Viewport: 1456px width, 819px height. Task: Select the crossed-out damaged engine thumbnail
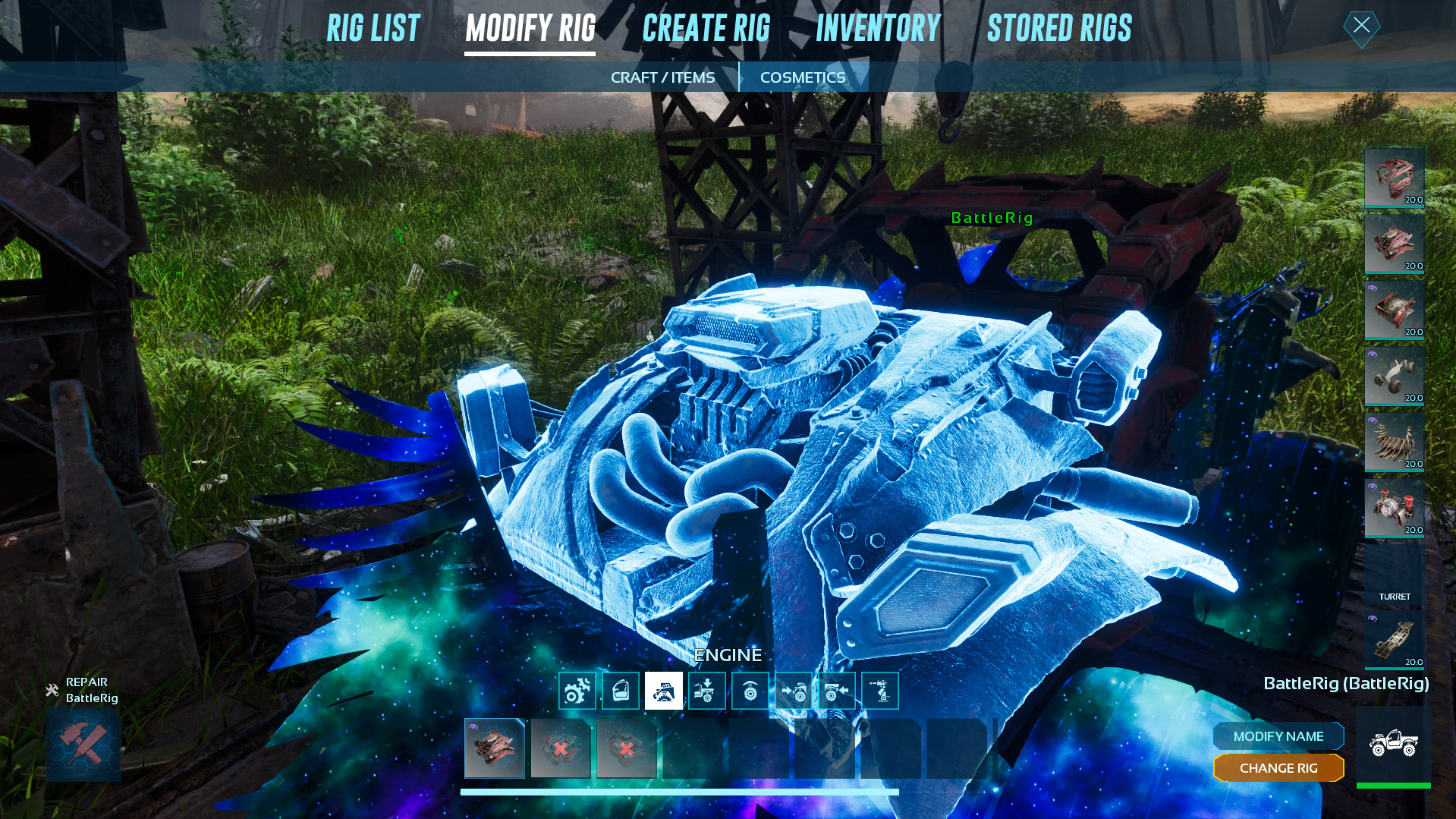(561, 750)
